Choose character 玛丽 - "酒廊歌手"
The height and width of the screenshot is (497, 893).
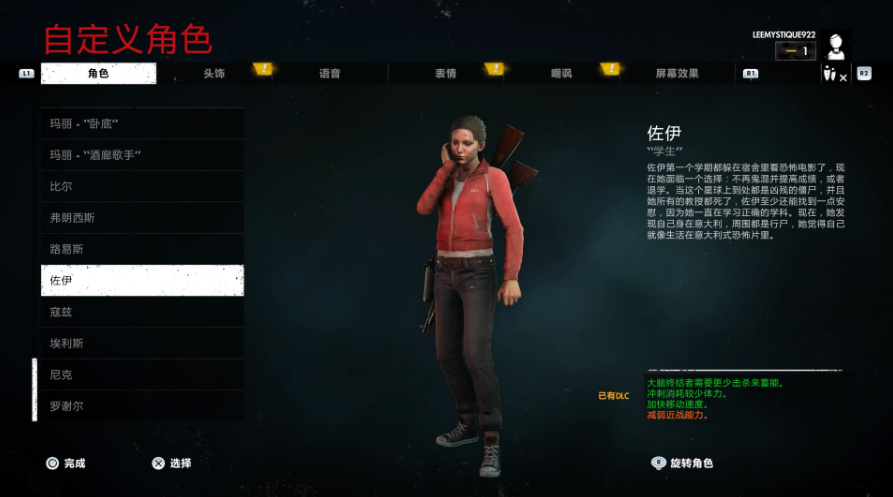142,155
